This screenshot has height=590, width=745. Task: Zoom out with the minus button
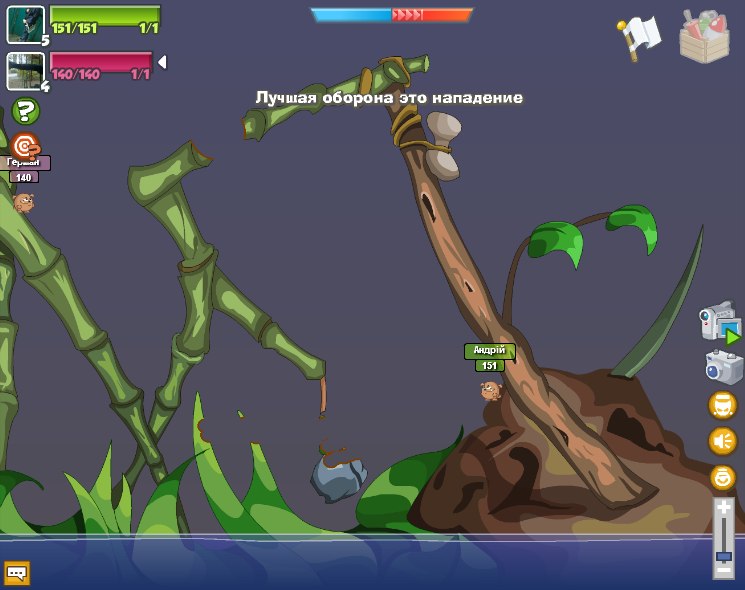723,570
